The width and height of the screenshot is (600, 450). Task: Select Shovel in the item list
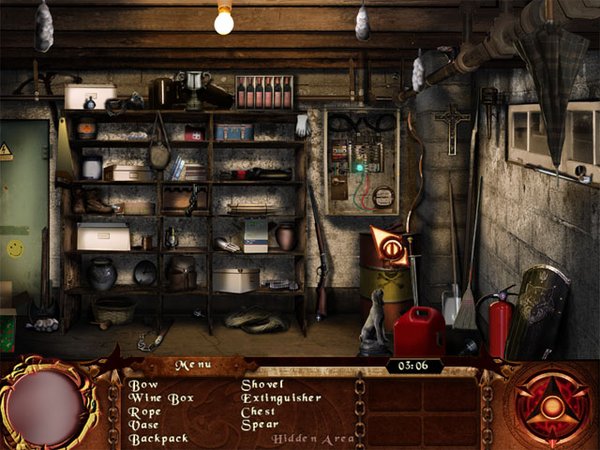pos(263,384)
